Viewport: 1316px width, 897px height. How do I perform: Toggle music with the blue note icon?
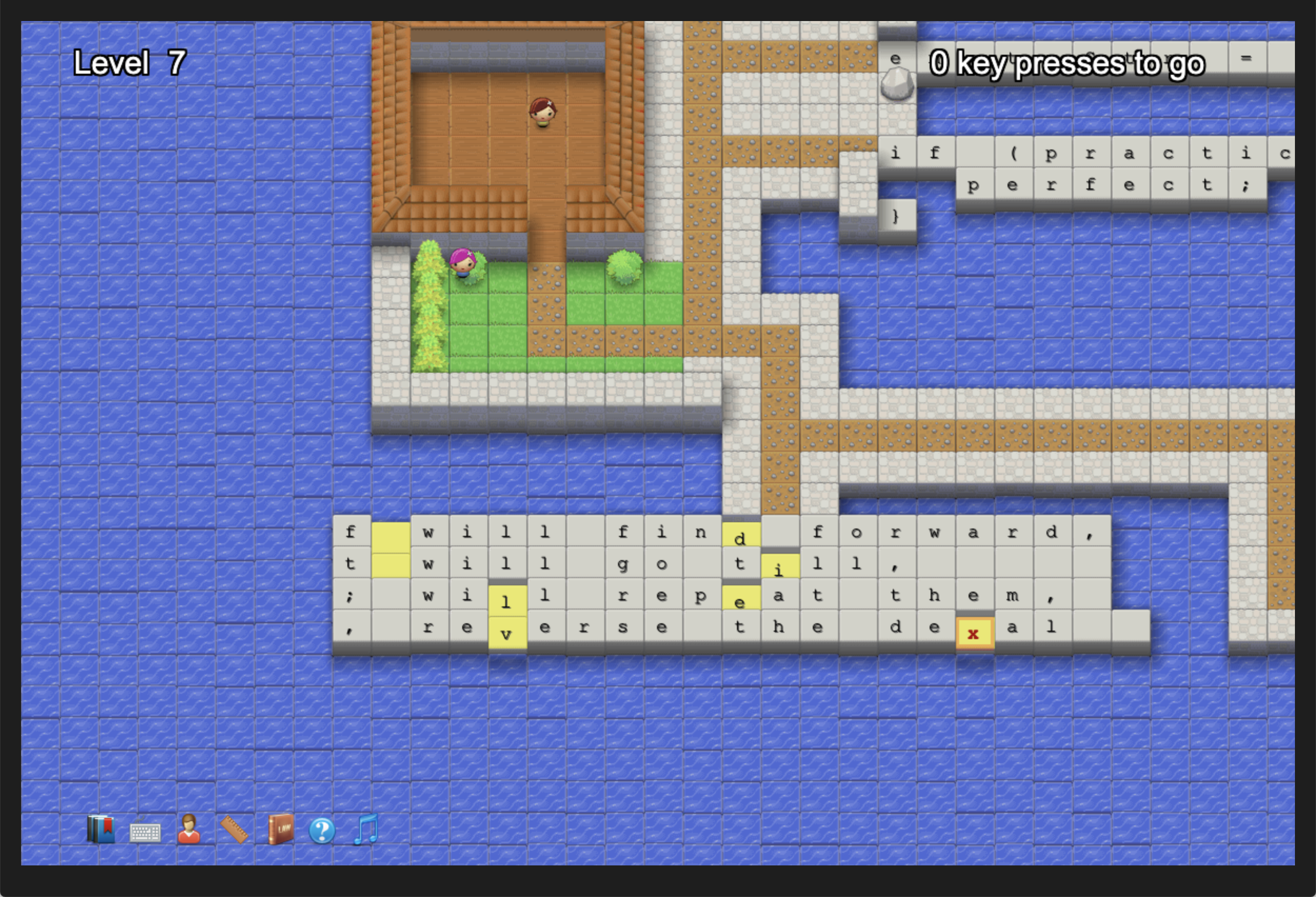366,830
